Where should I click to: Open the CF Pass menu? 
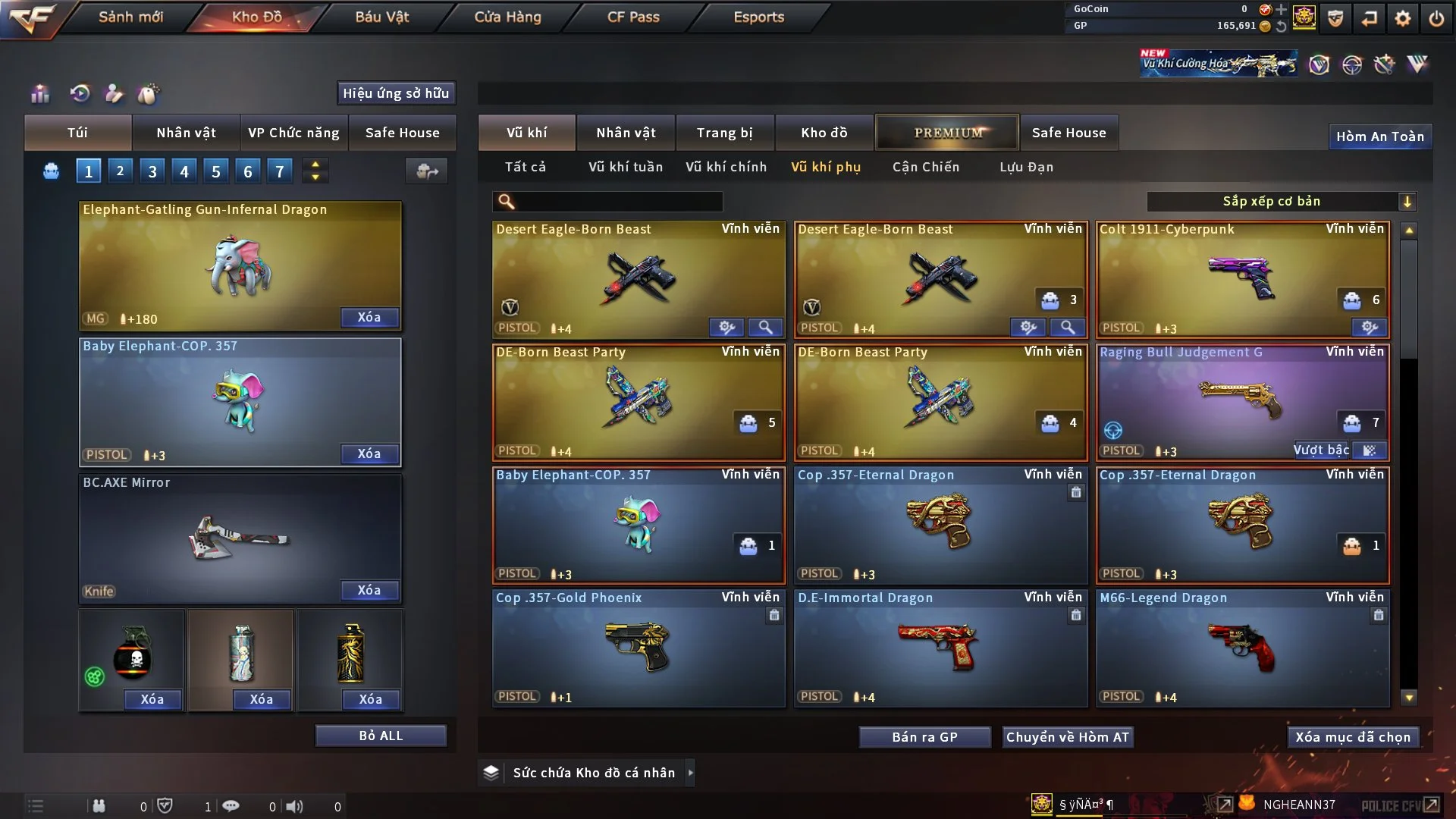point(633,17)
